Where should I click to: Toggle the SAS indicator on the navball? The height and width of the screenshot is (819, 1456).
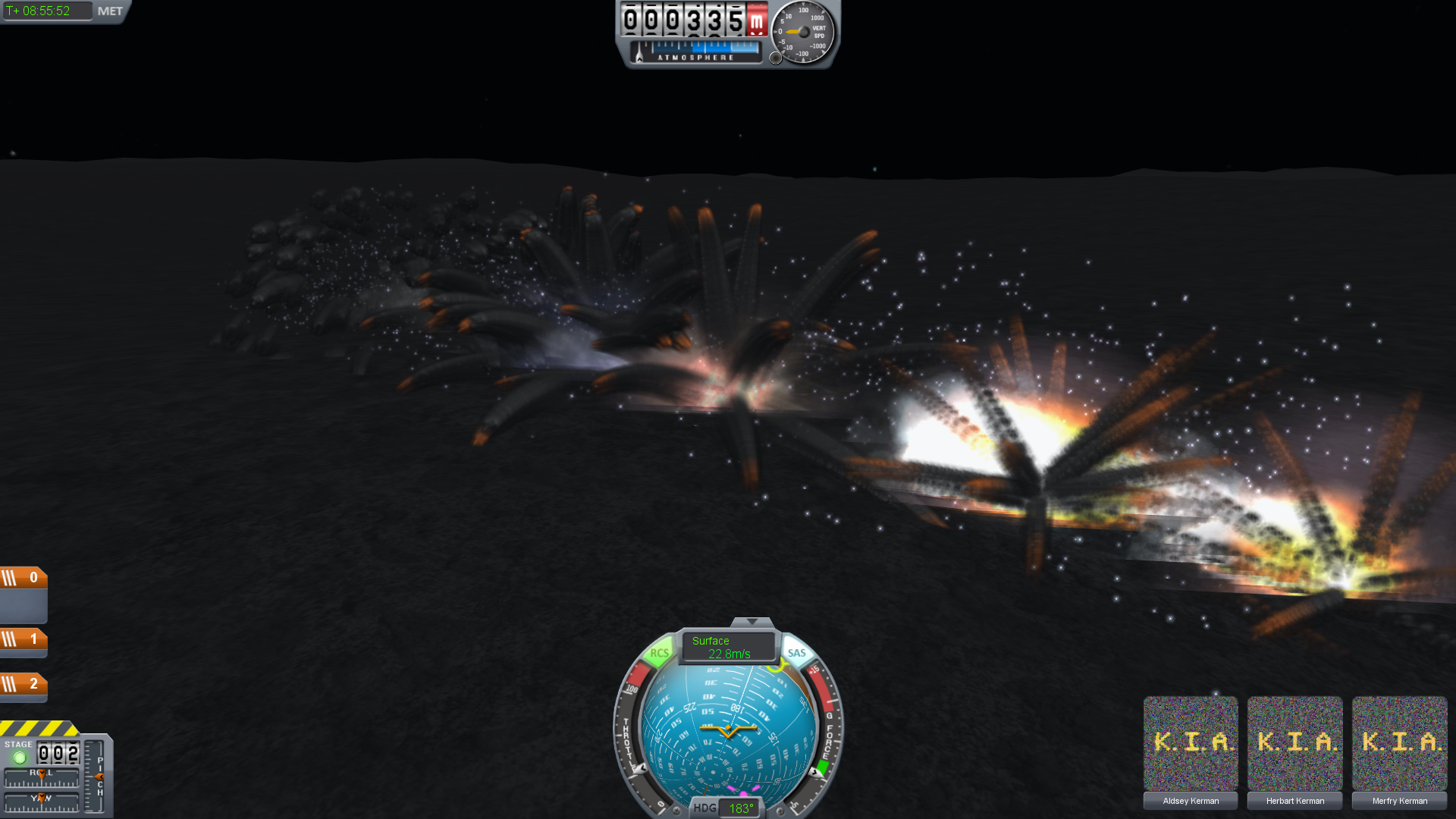(796, 653)
